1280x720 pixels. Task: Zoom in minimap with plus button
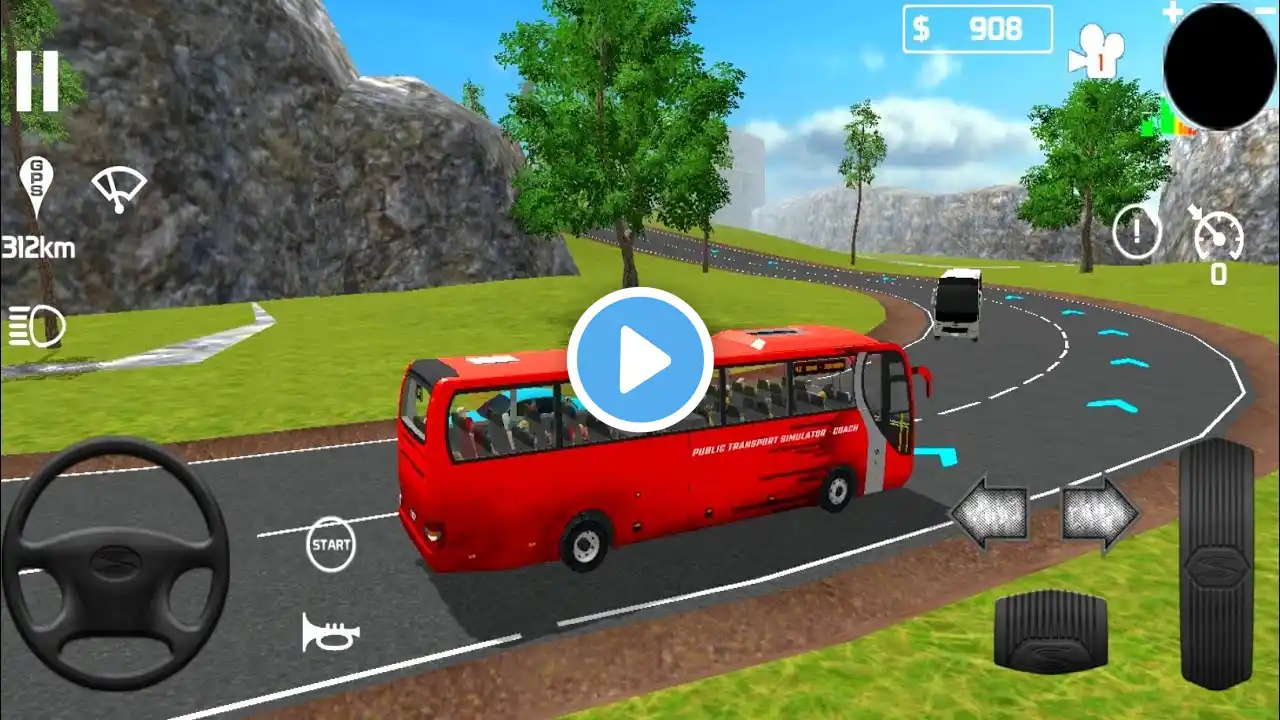tap(1172, 13)
